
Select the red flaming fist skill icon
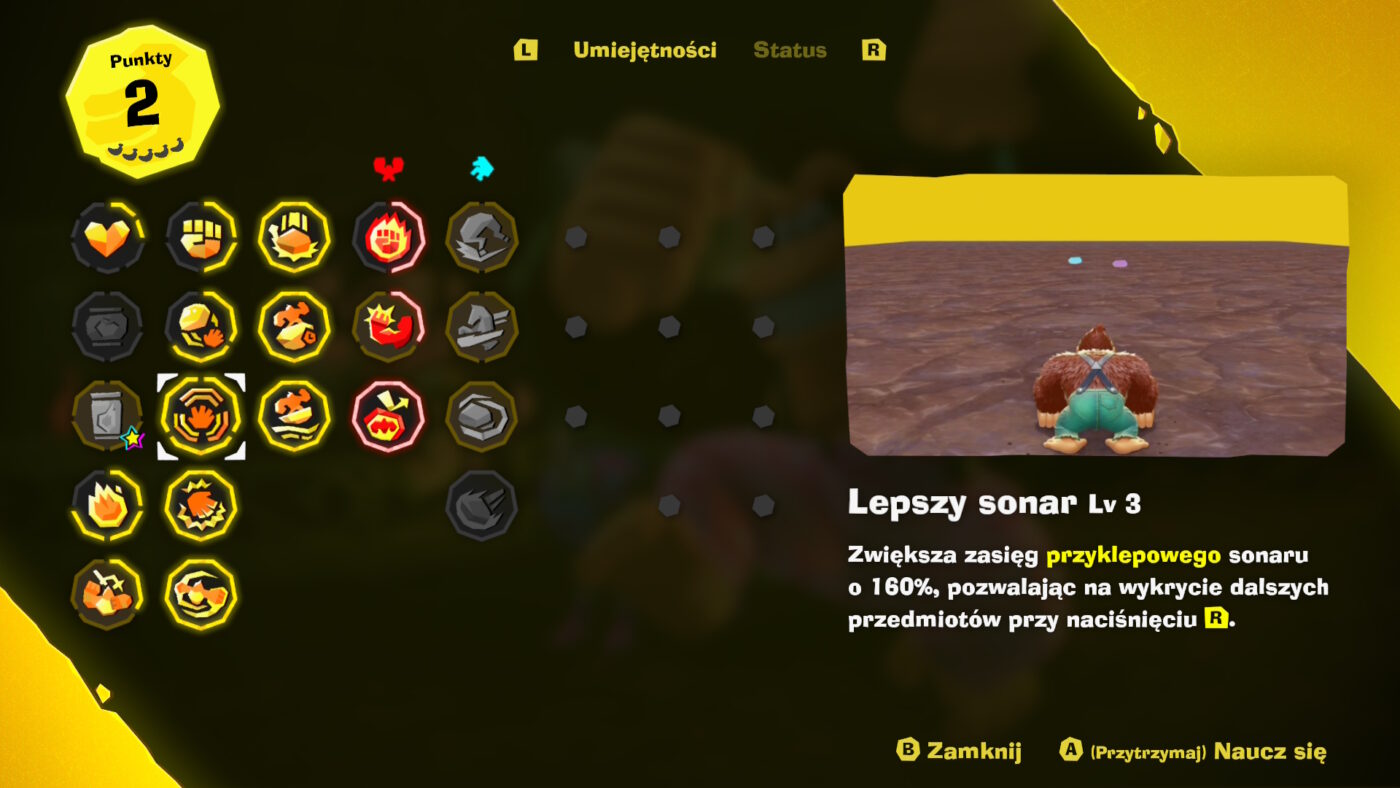[x=388, y=237]
